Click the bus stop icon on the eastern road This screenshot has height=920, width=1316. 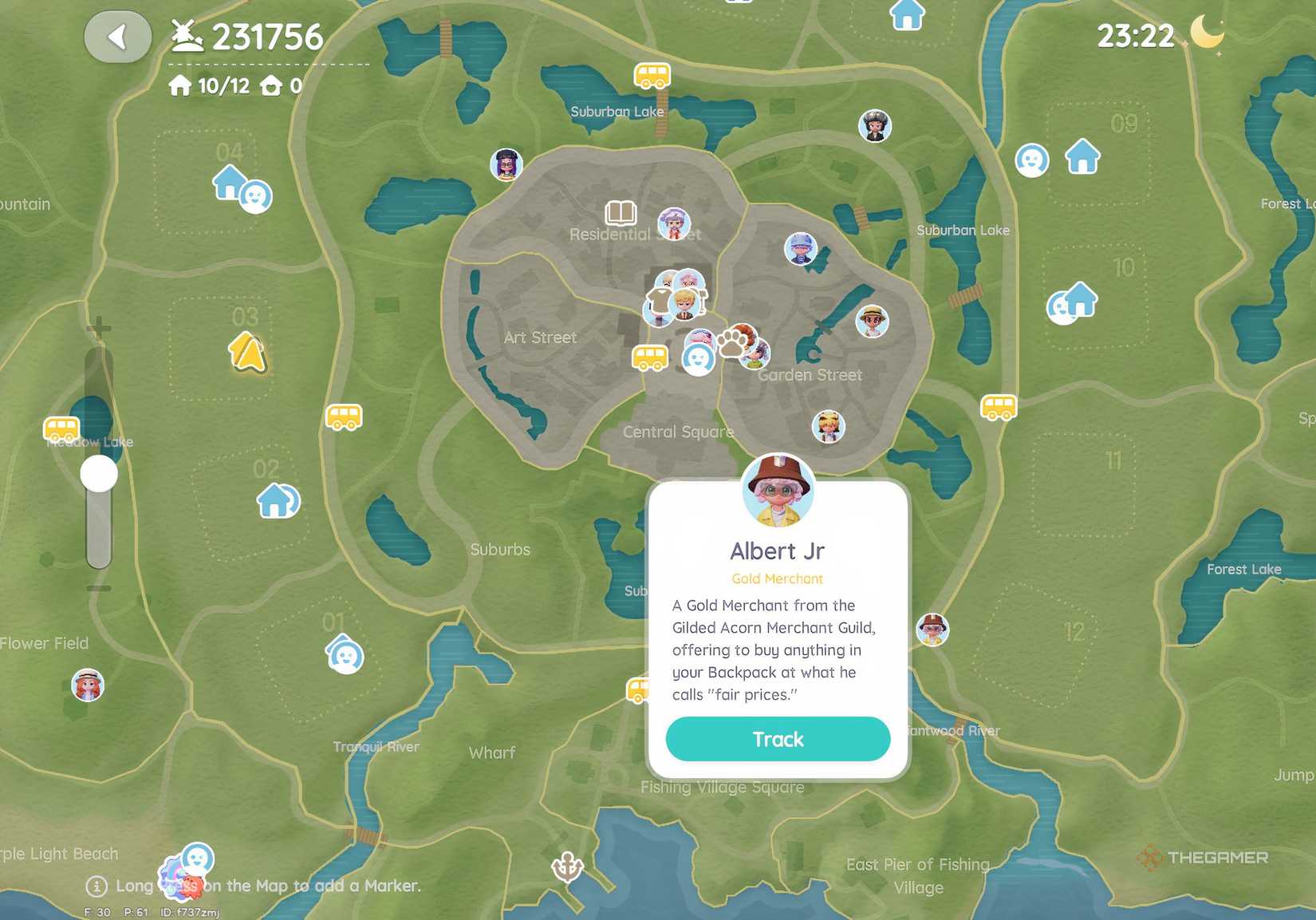pyautogui.click(x=999, y=405)
